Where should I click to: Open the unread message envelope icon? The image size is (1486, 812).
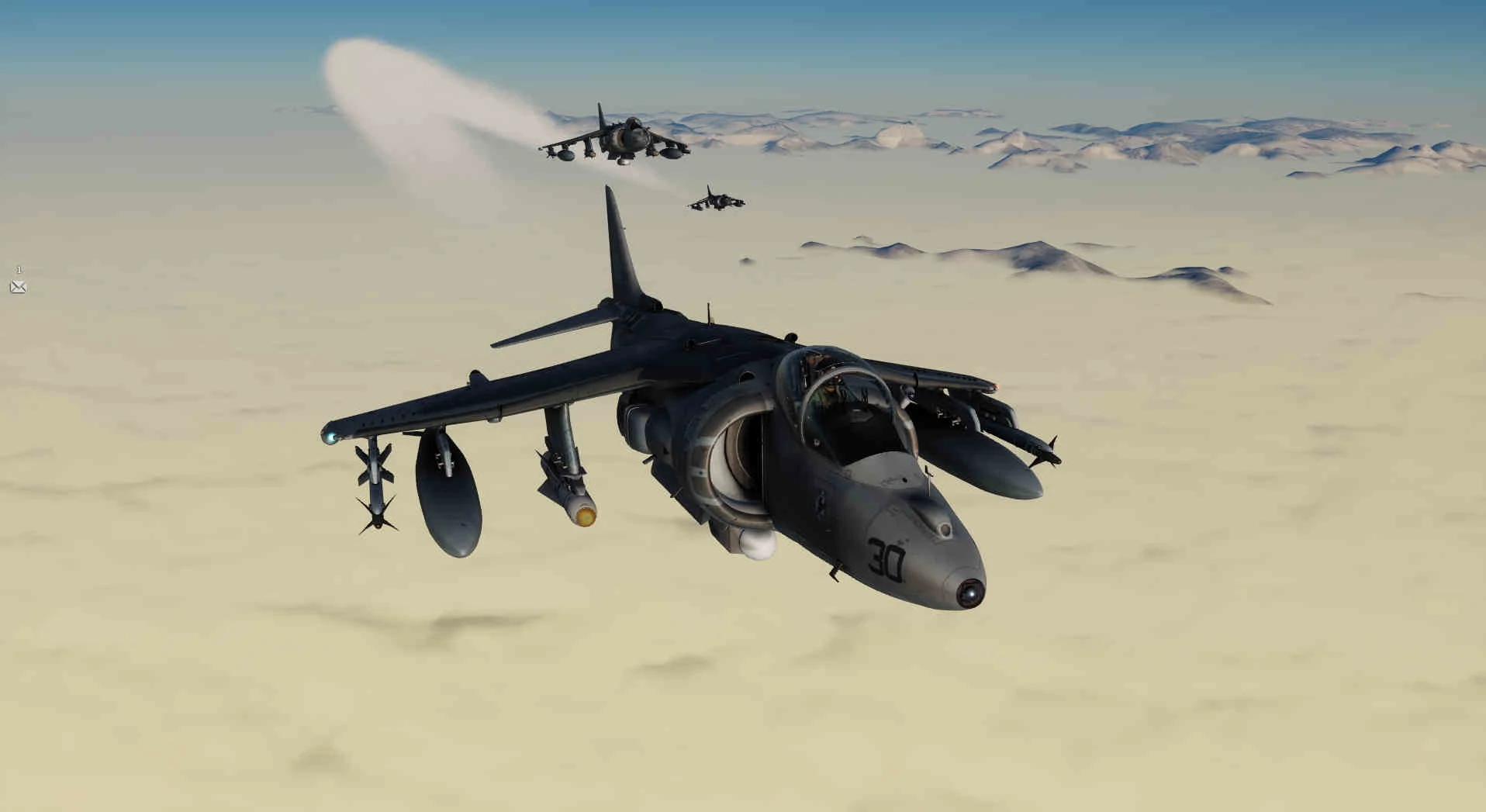point(18,287)
